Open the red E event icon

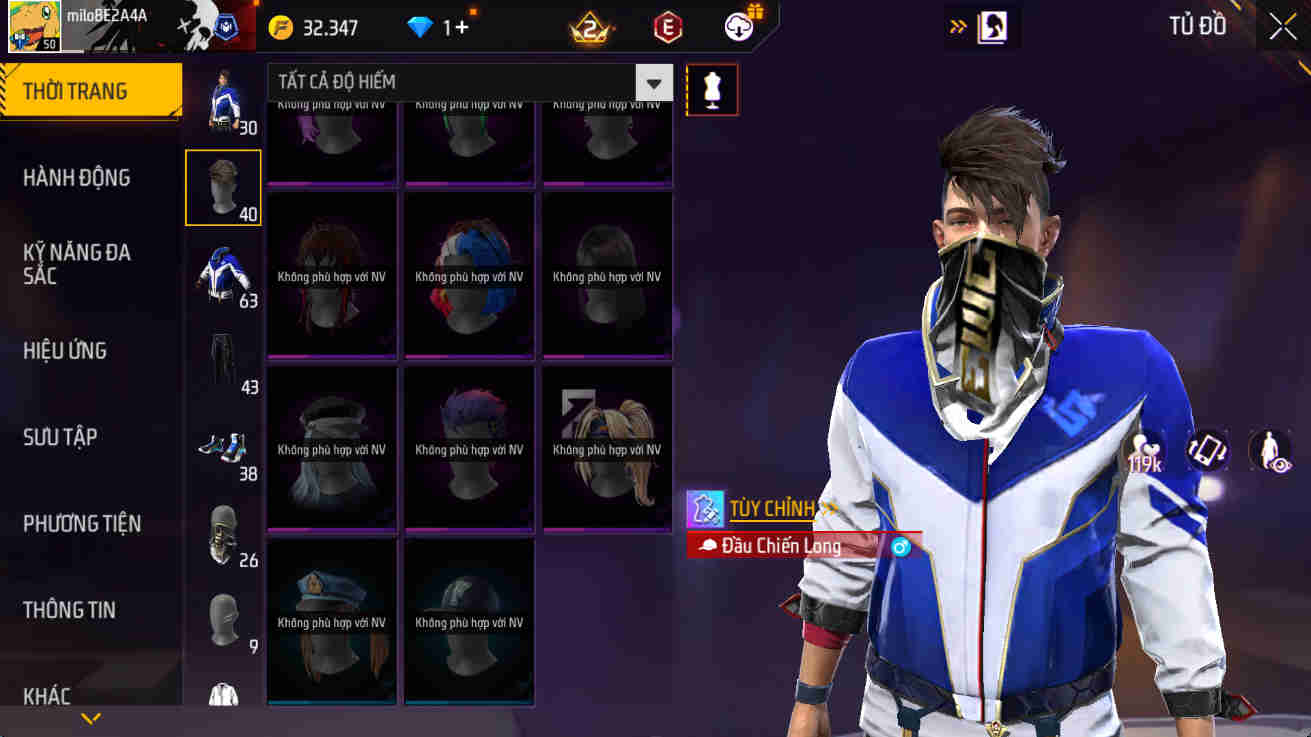point(665,27)
